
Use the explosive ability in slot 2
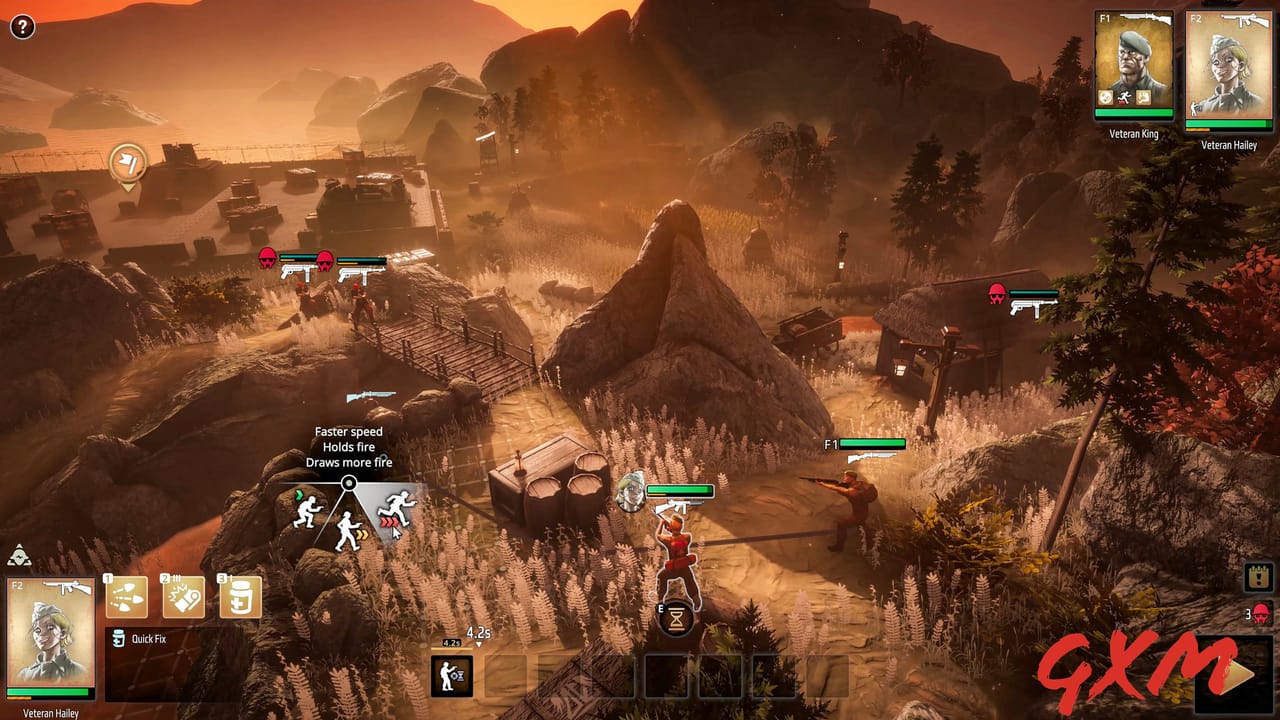pos(183,596)
